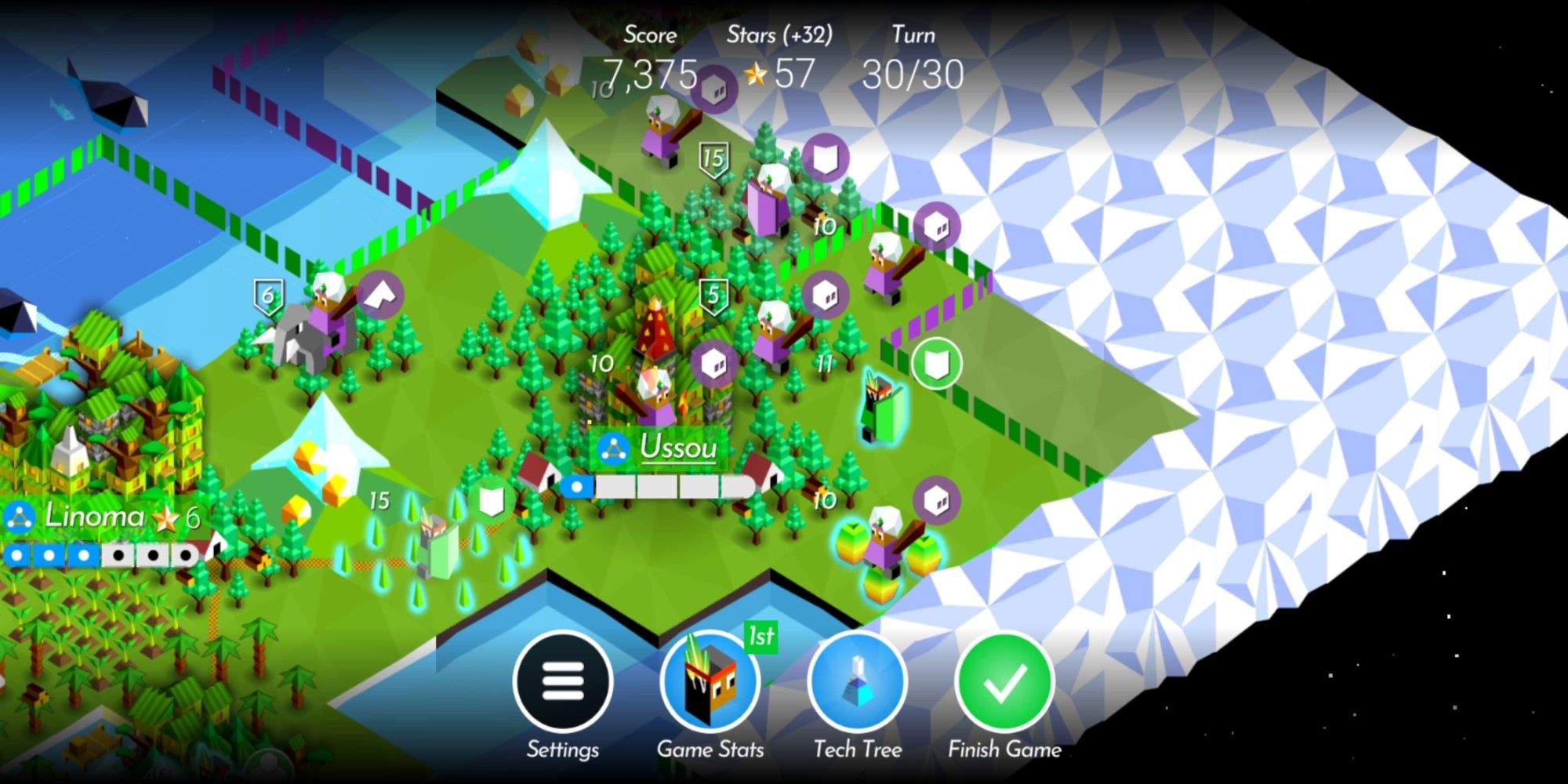Image resolution: width=1568 pixels, height=784 pixels.
Task: Click the level 15 city badge
Action: (x=714, y=157)
